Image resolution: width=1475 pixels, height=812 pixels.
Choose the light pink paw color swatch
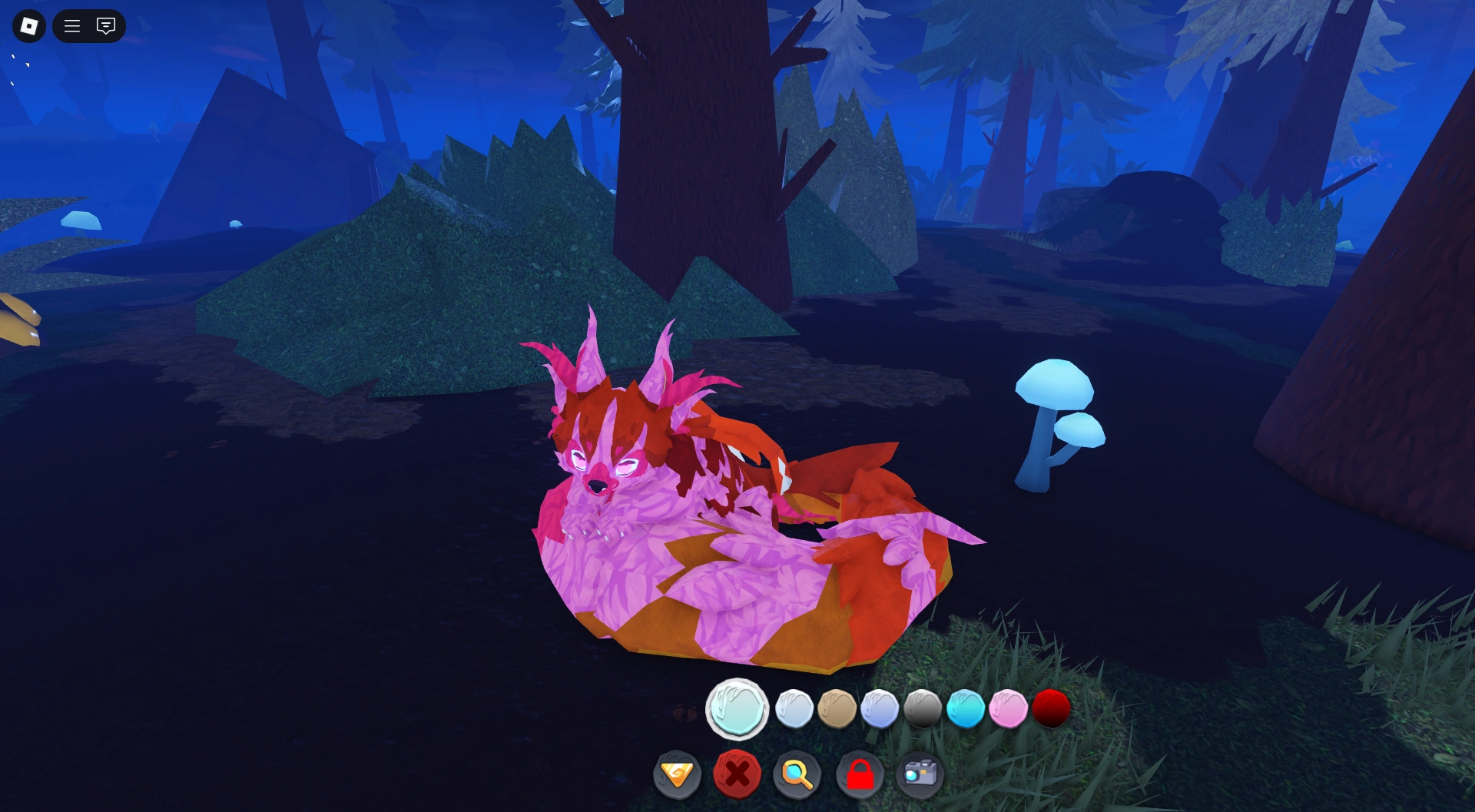(x=1010, y=710)
